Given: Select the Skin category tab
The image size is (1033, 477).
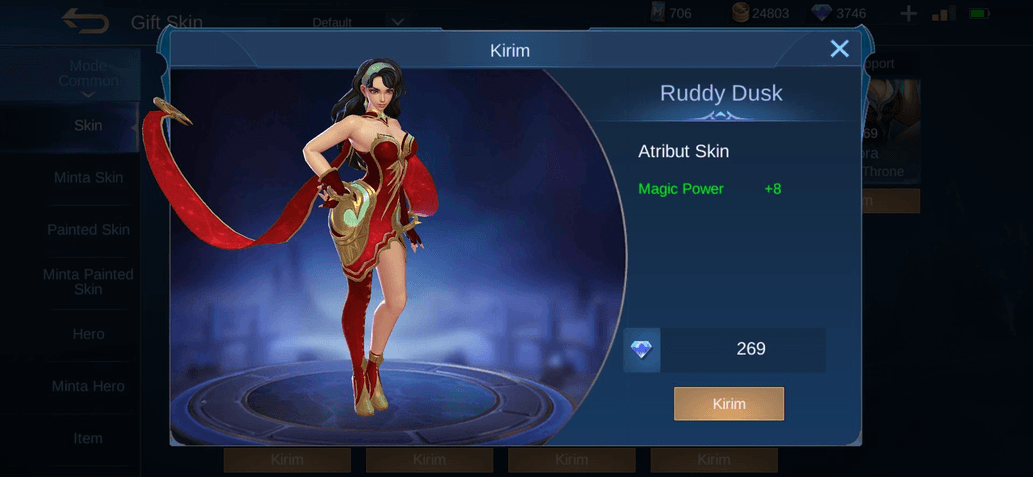Looking at the screenshot, I should point(88,126).
